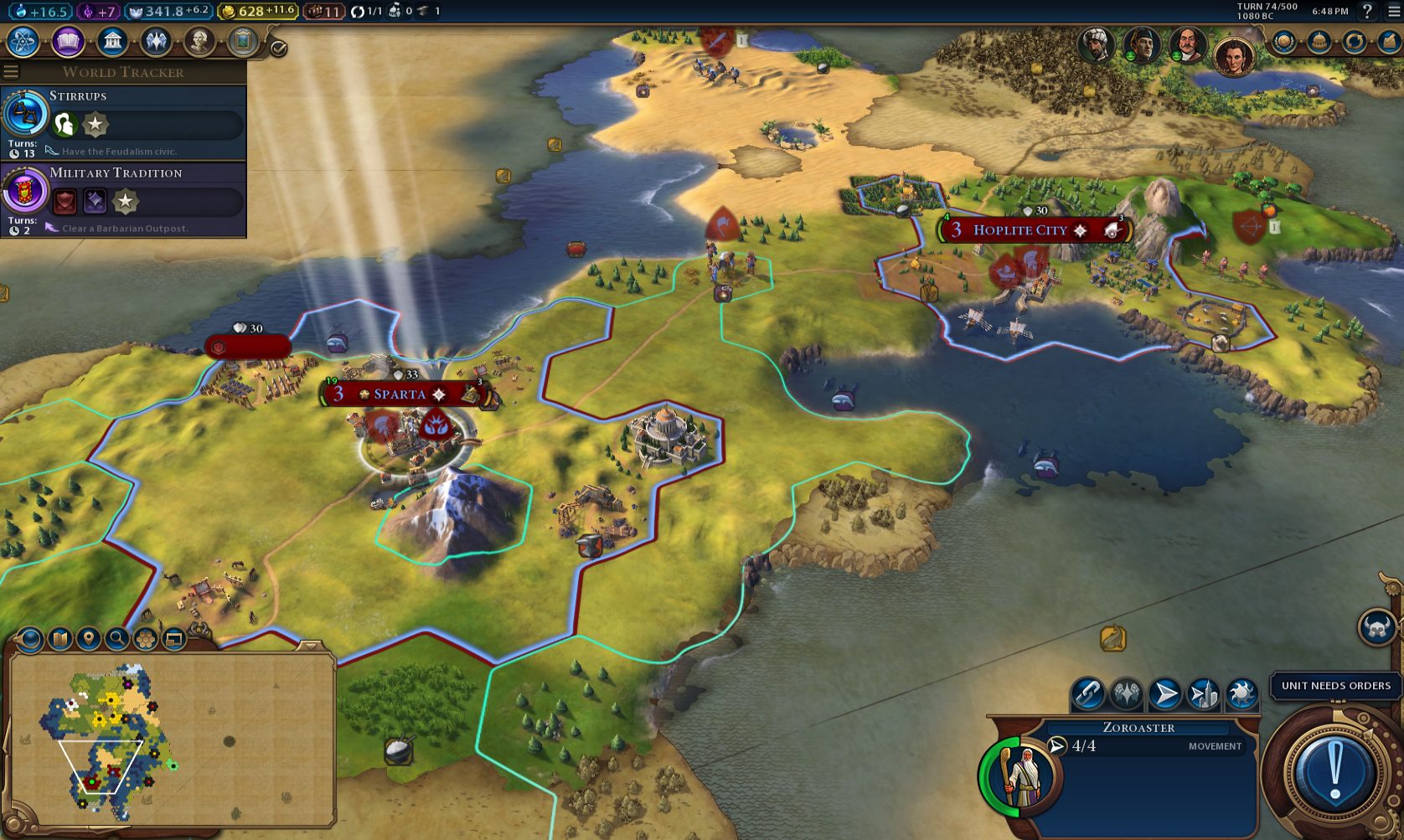Open the Government screen
This screenshot has height=840, width=1404.
111,40
